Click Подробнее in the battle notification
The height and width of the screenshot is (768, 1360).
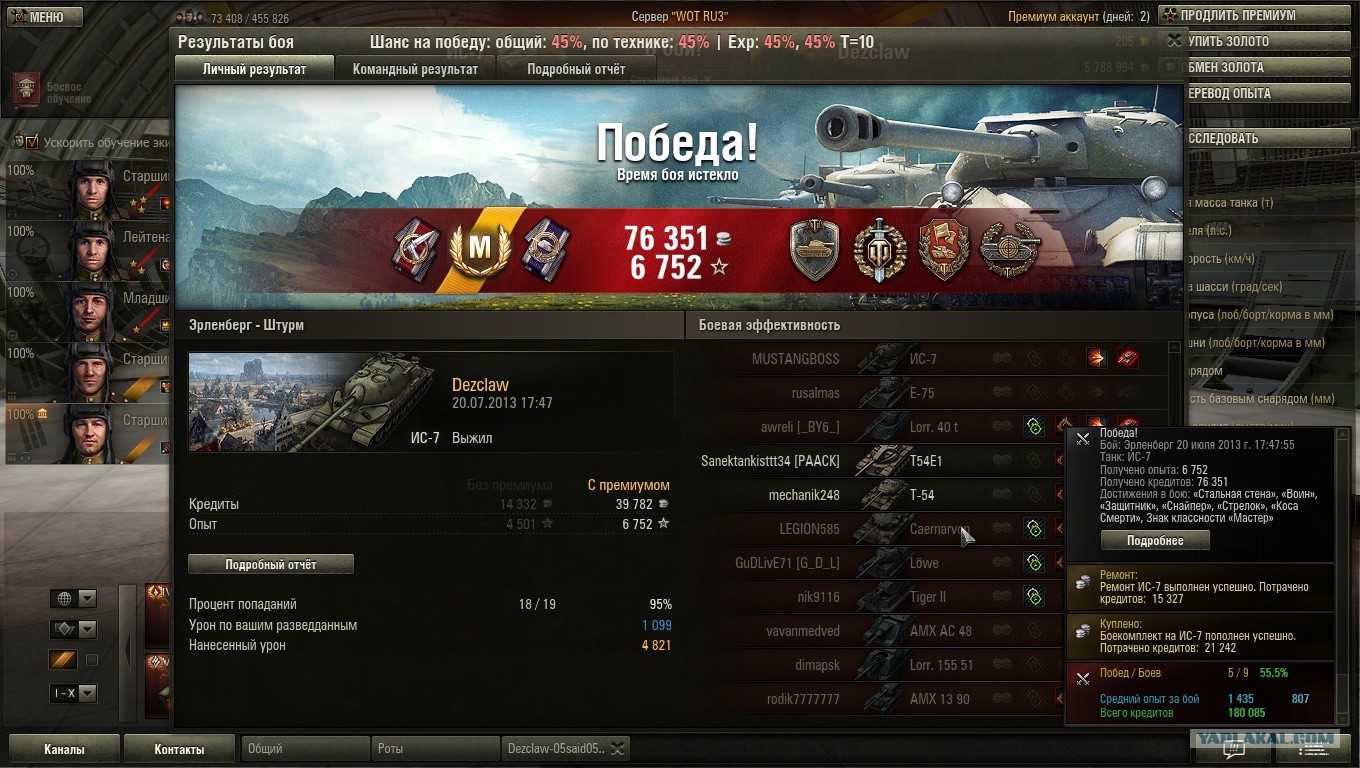pos(1155,541)
